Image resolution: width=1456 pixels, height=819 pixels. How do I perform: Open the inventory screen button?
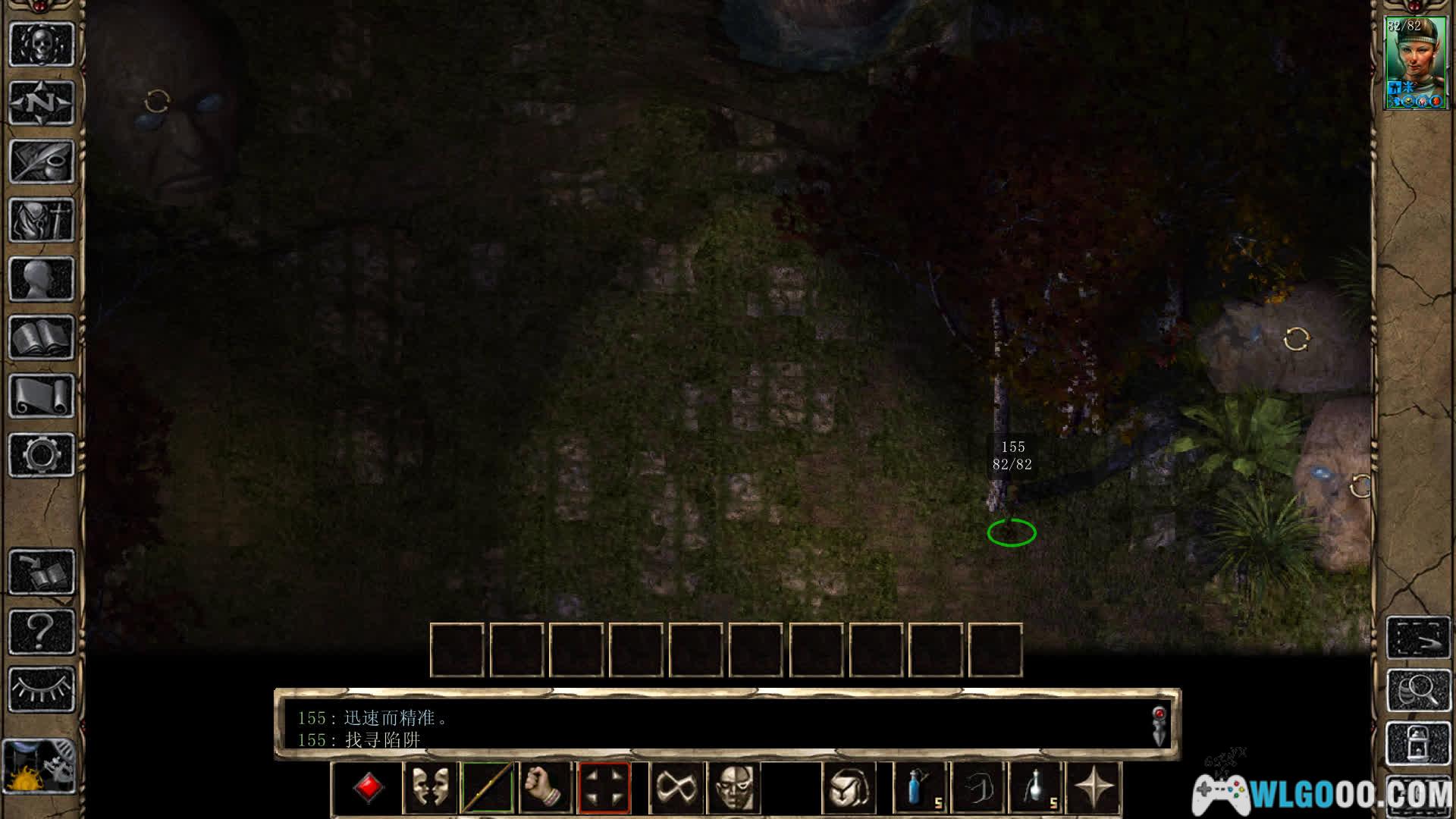click(42, 220)
